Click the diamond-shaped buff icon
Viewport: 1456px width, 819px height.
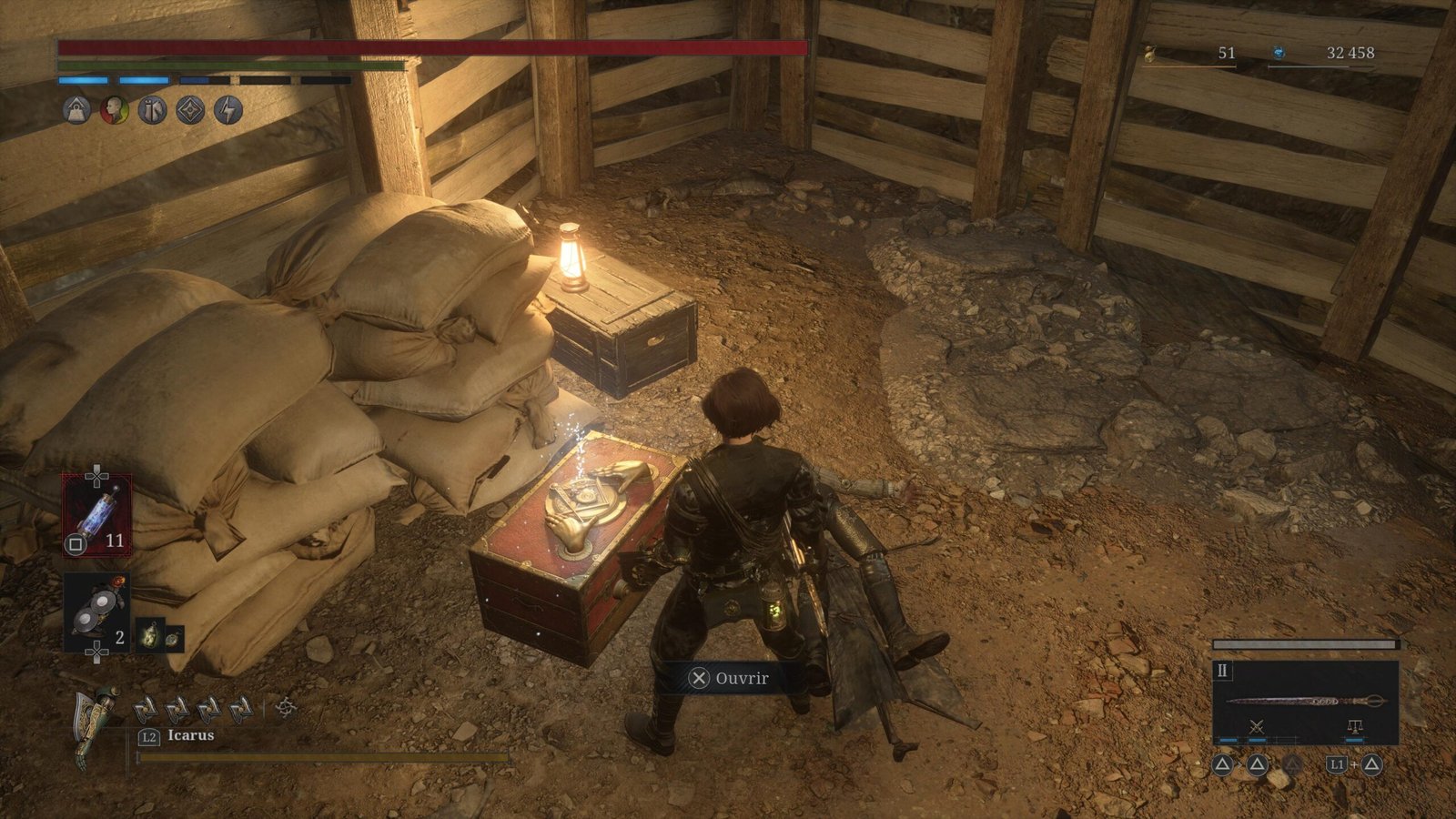click(190, 111)
